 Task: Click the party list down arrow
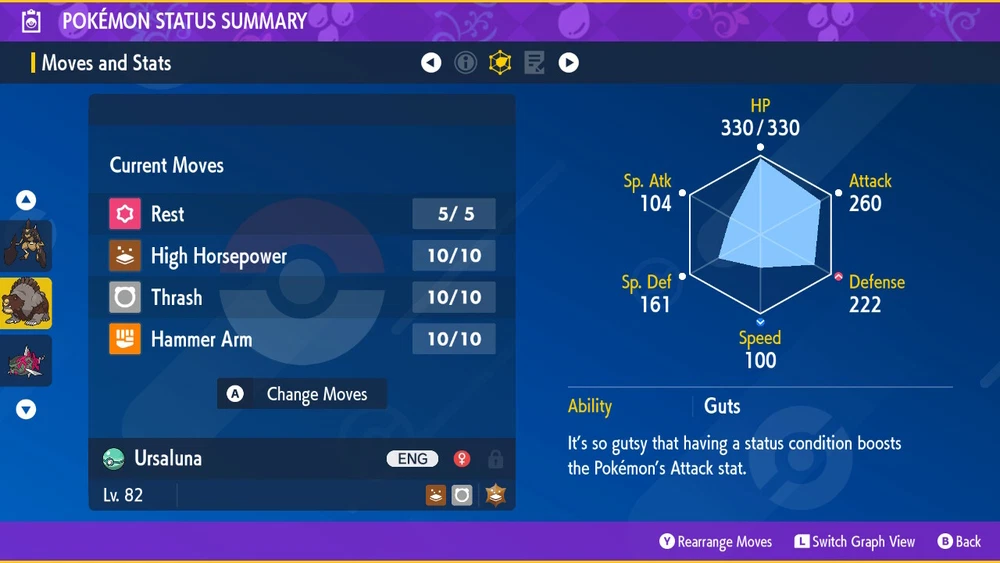pos(26,409)
